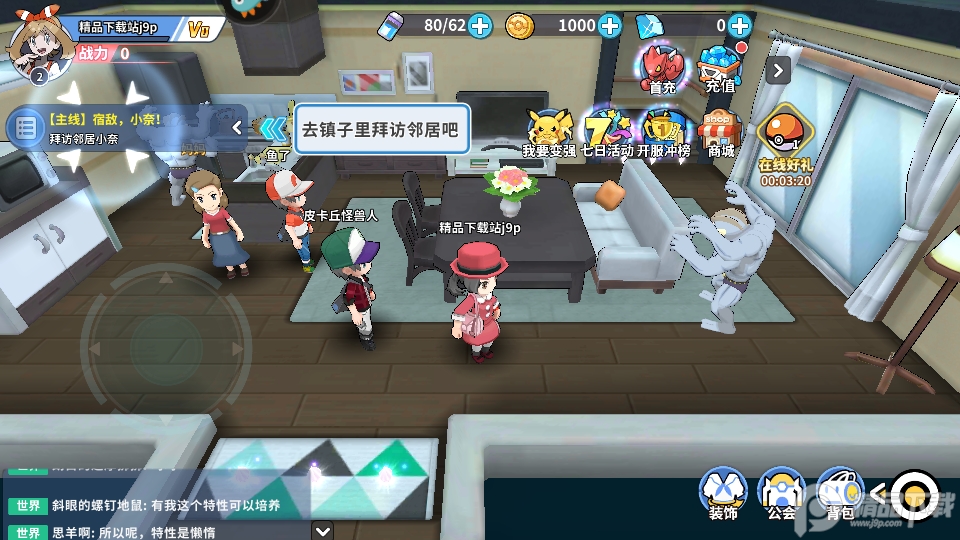
Task: Expand the world chat with chevron
Action: [x=322, y=531]
